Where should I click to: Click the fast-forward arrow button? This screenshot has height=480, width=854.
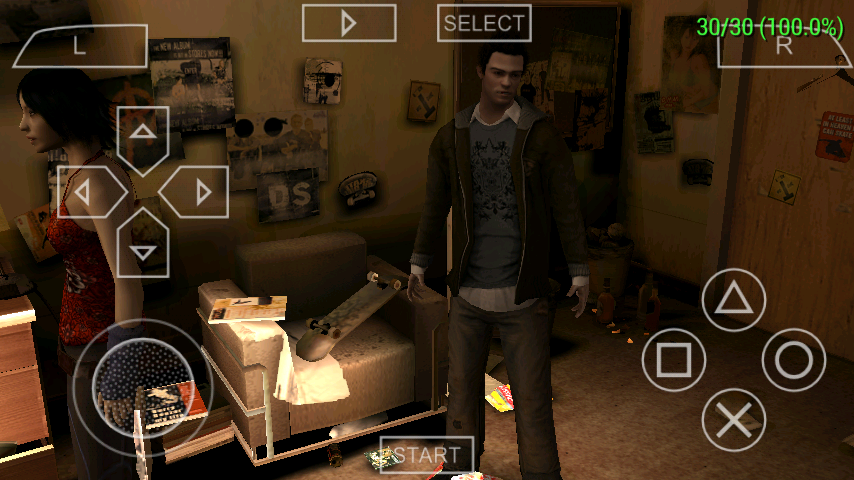[349, 23]
